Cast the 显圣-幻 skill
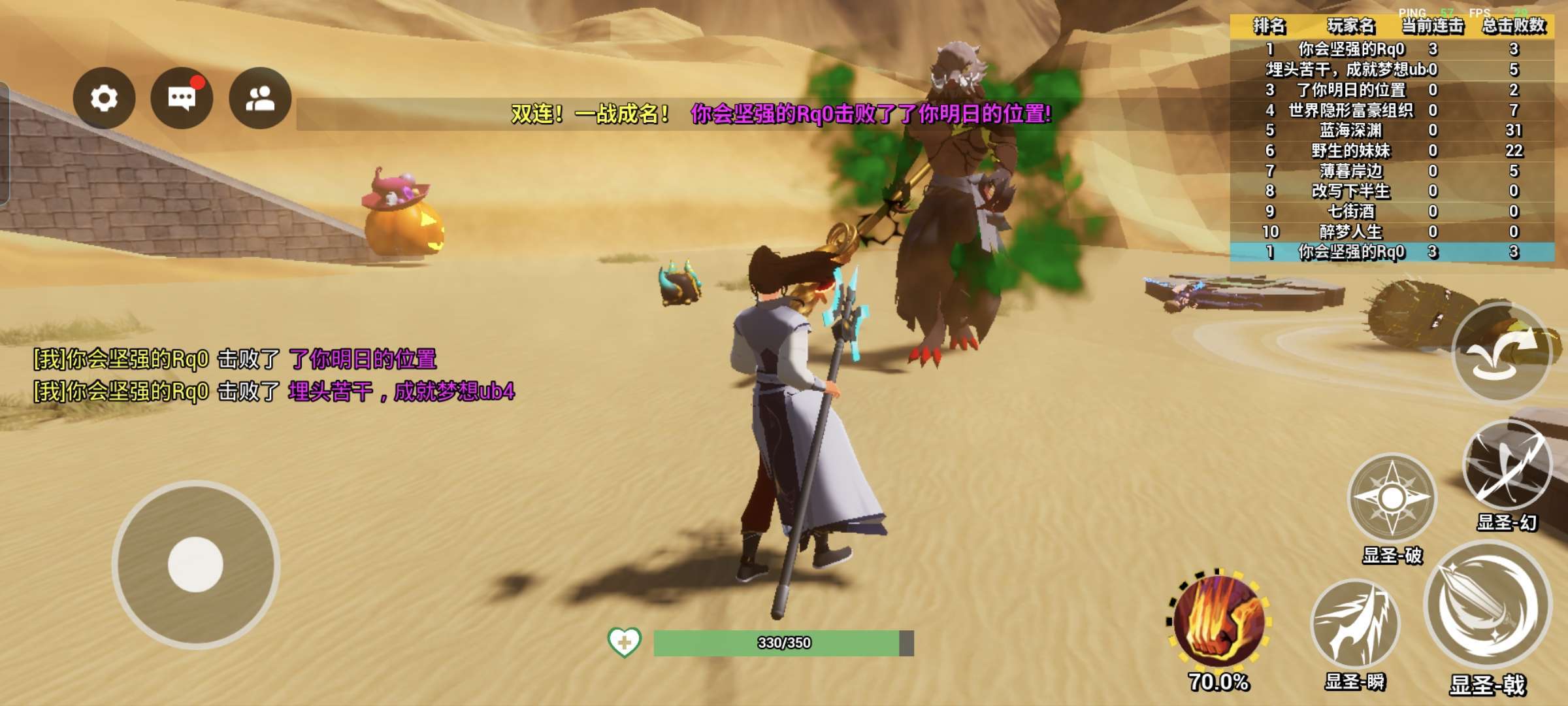Image resolution: width=1568 pixels, height=706 pixels. (x=1507, y=466)
